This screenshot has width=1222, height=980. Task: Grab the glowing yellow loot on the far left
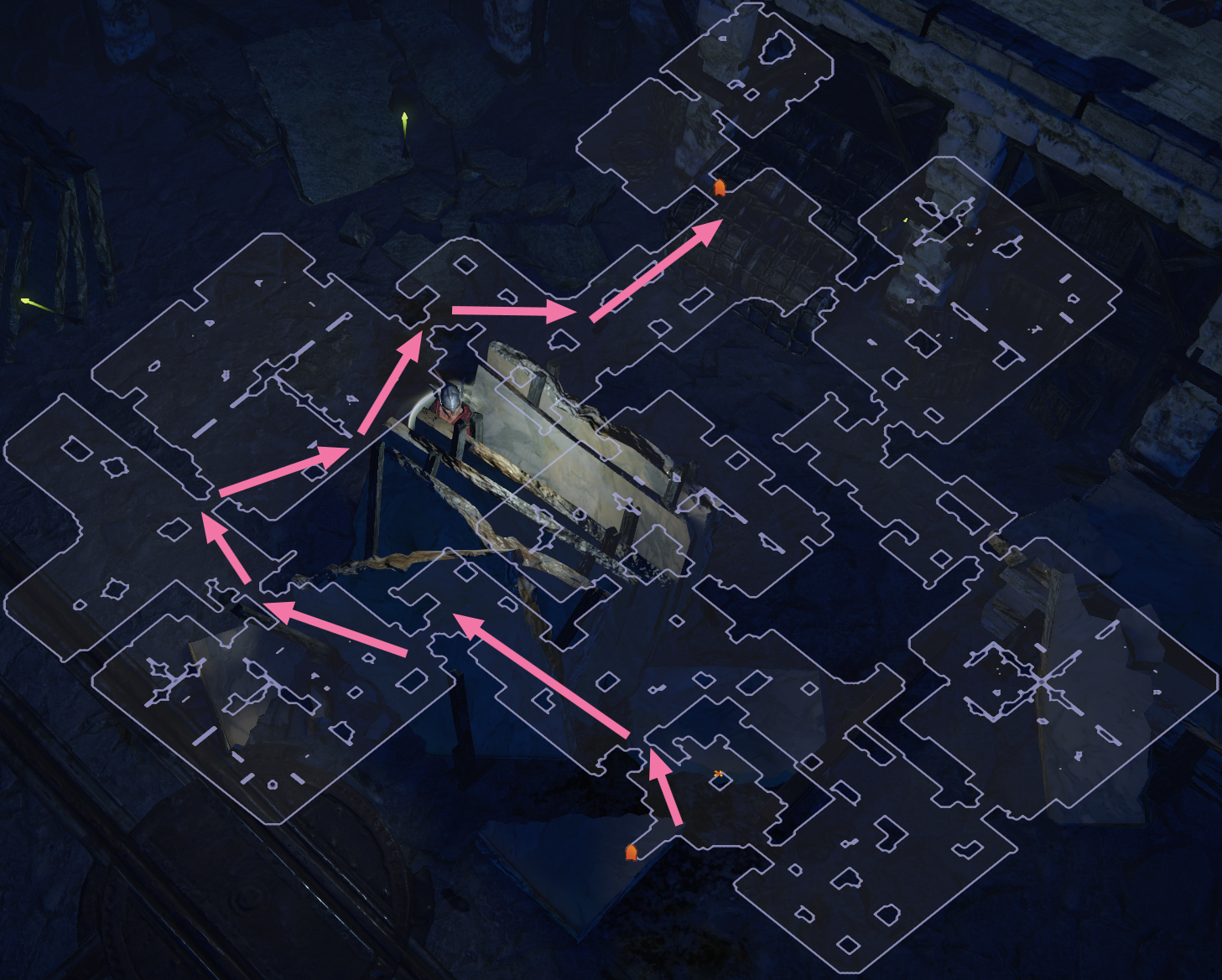[x=25, y=302]
